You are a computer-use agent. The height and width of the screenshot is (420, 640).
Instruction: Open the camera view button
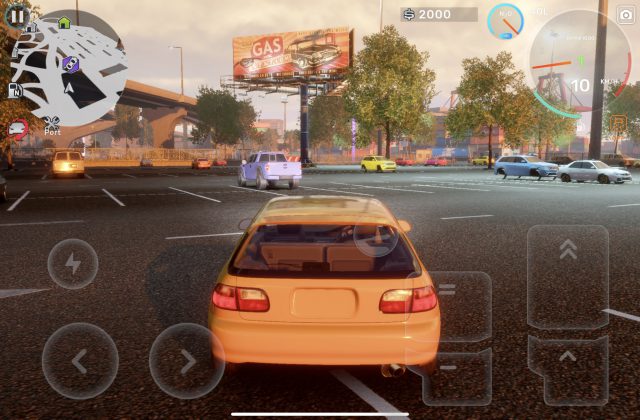[625, 15]
